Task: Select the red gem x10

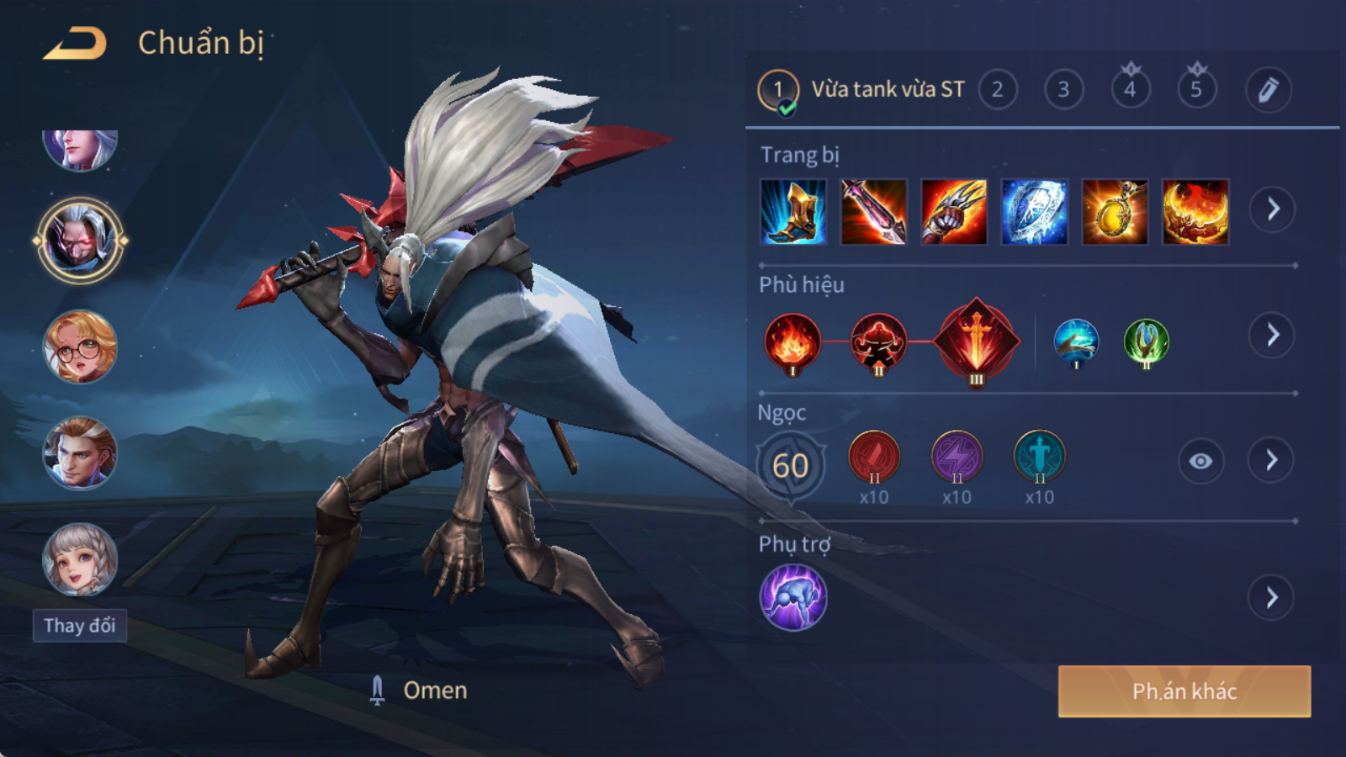Action: pos(874,458)
